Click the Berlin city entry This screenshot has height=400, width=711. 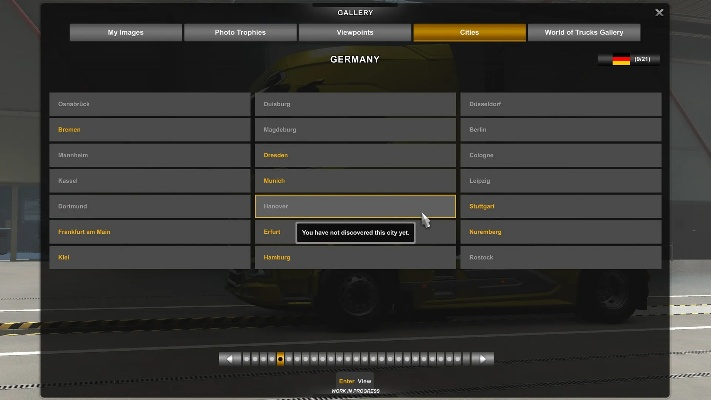[x=560, y=130]
